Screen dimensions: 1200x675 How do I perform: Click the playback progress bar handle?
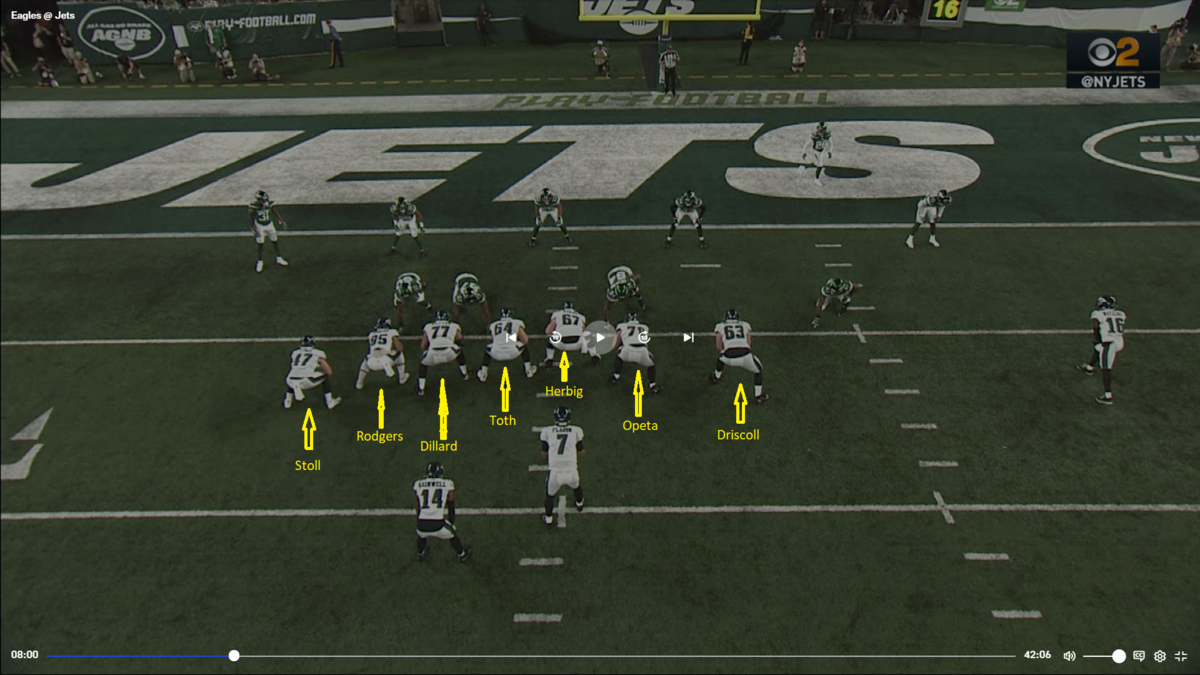234,656
